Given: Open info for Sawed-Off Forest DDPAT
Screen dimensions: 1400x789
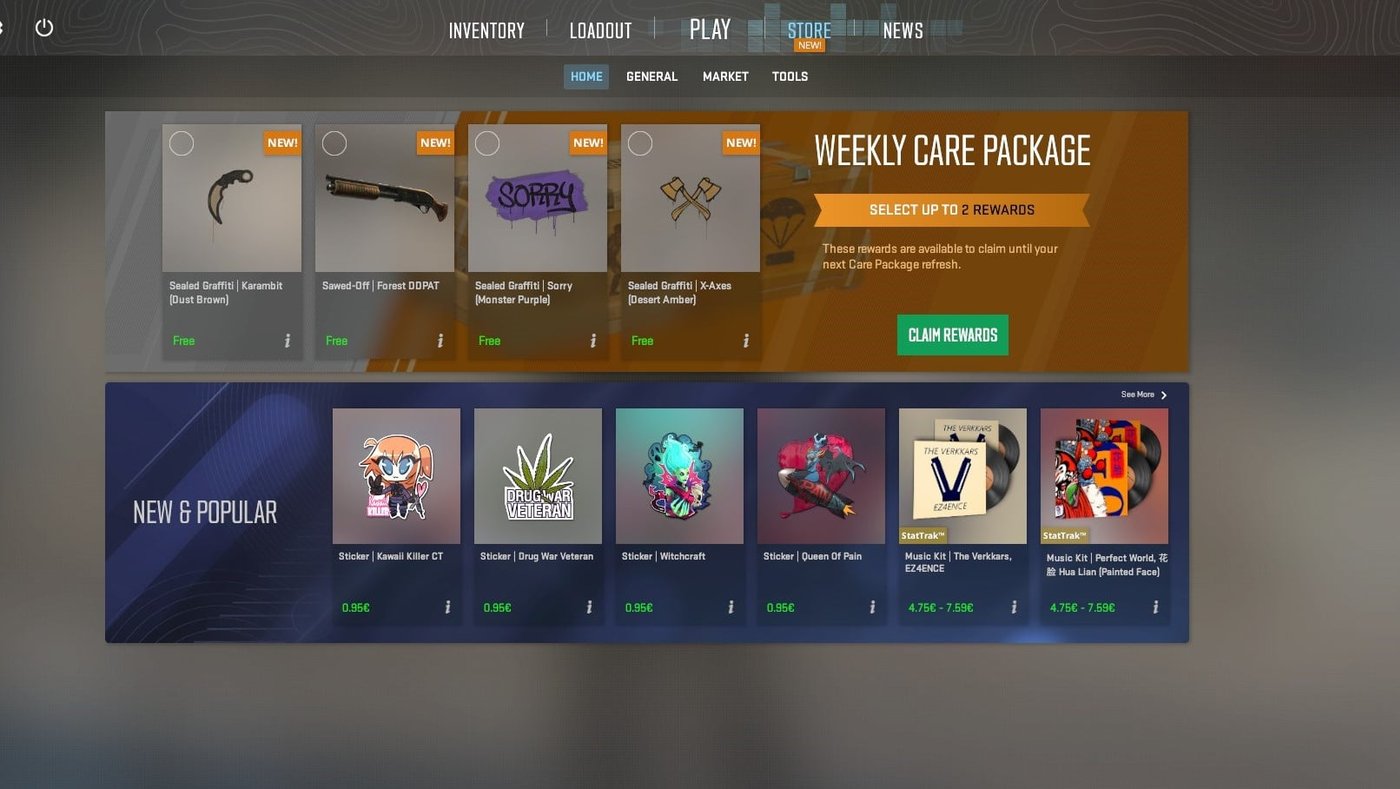Looking at the screenshot, I should pos(440,340).
